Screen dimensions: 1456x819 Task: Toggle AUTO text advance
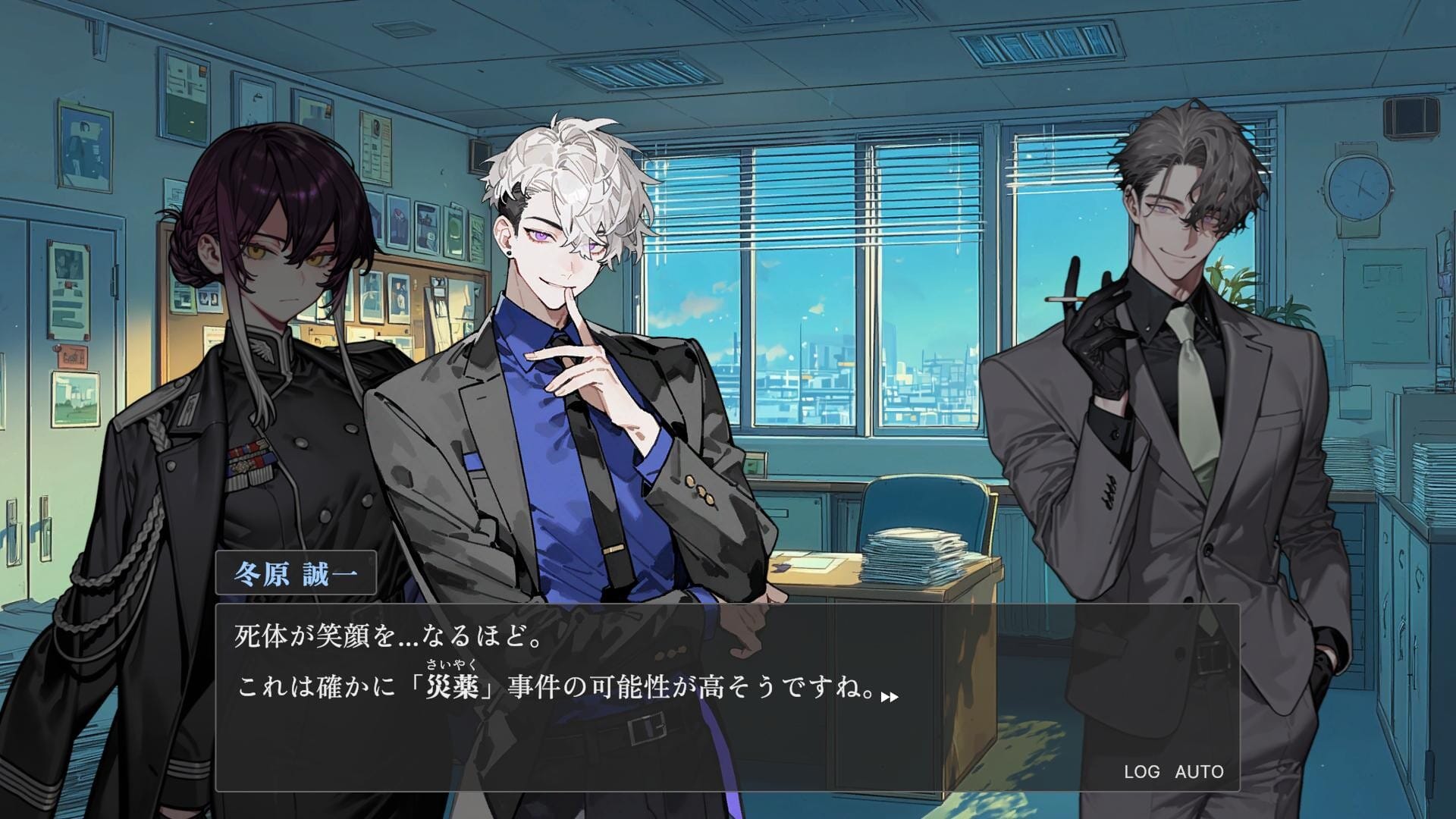tap(1199, 772)
